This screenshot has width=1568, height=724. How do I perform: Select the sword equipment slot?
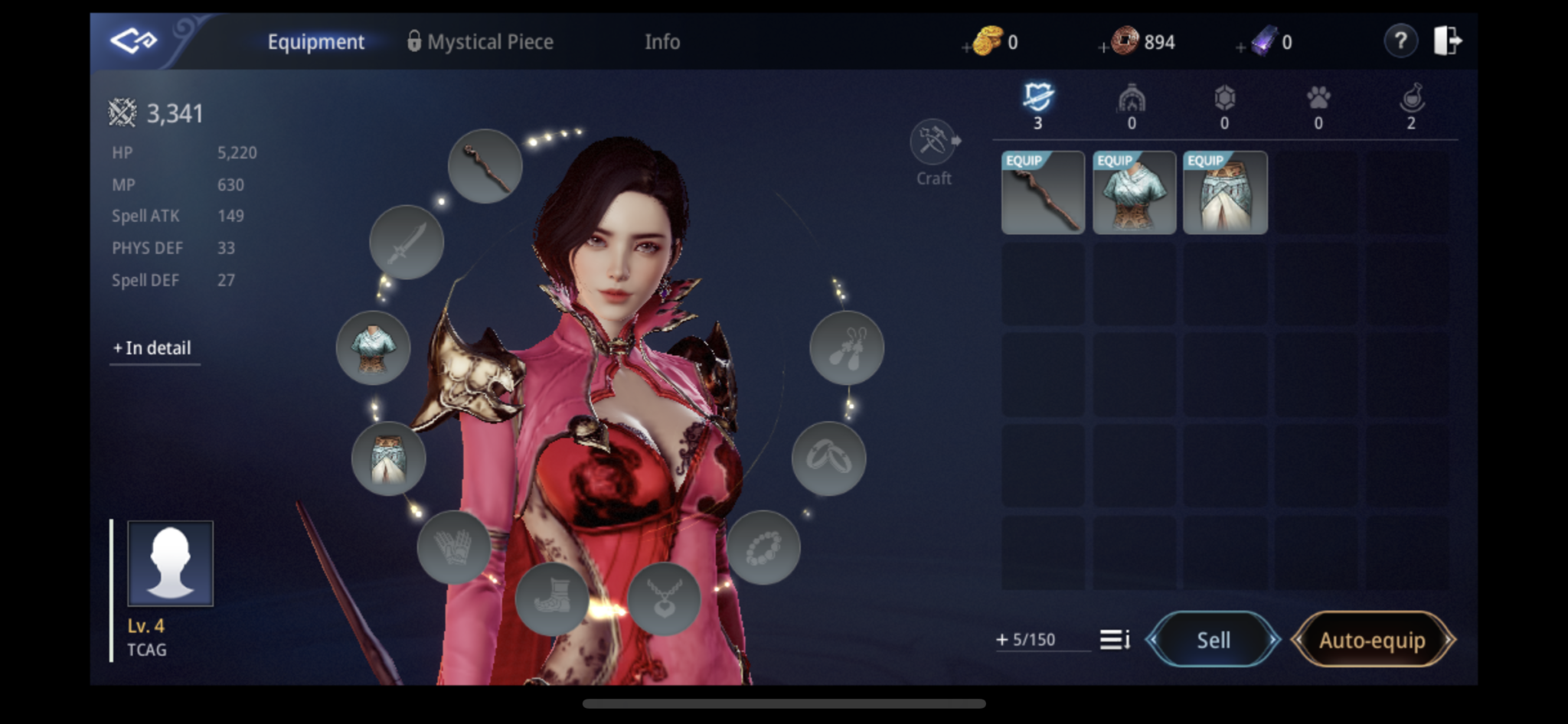407,243
